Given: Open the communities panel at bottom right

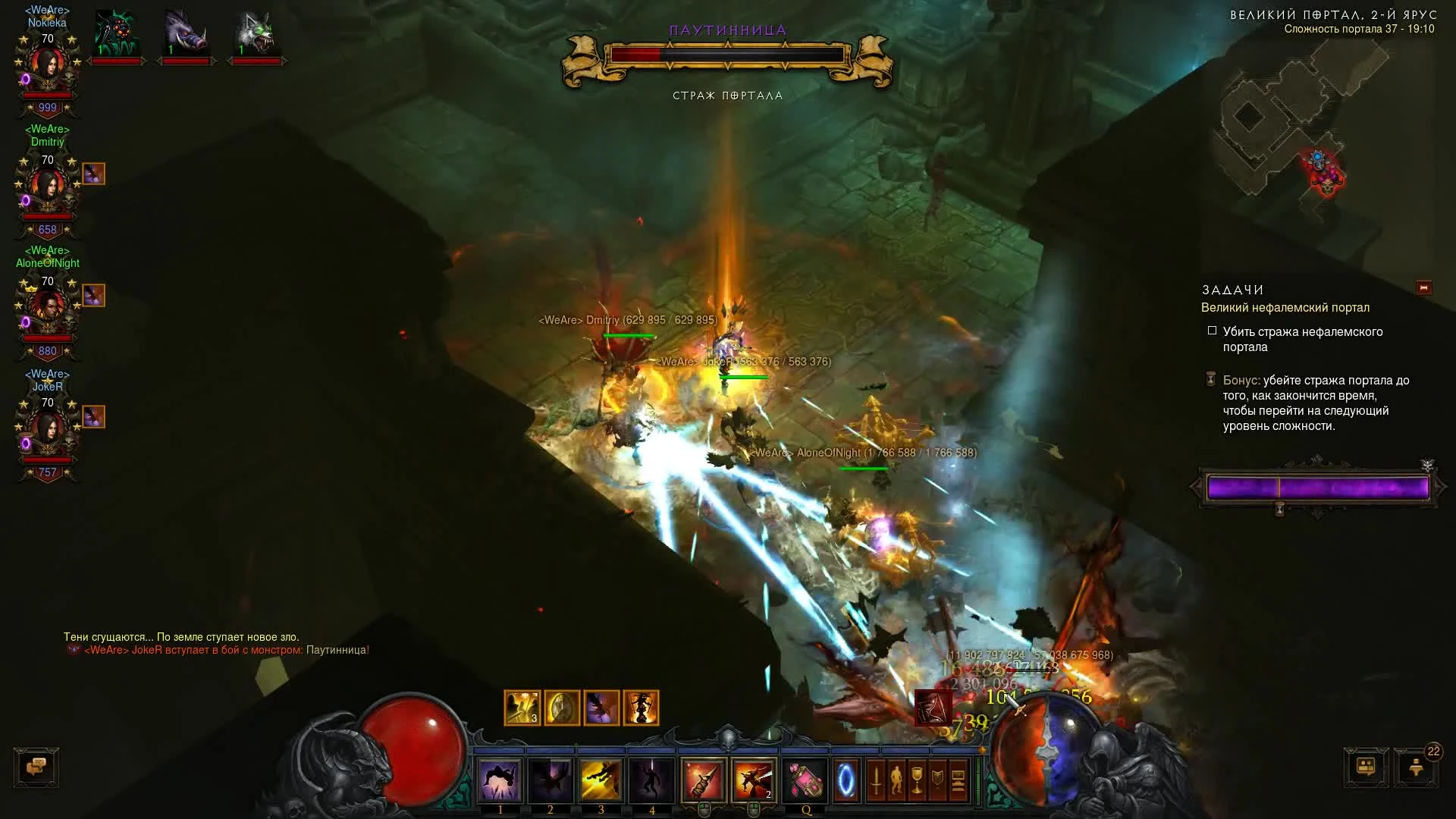Looking at the screenshot, I should 1367,767.
